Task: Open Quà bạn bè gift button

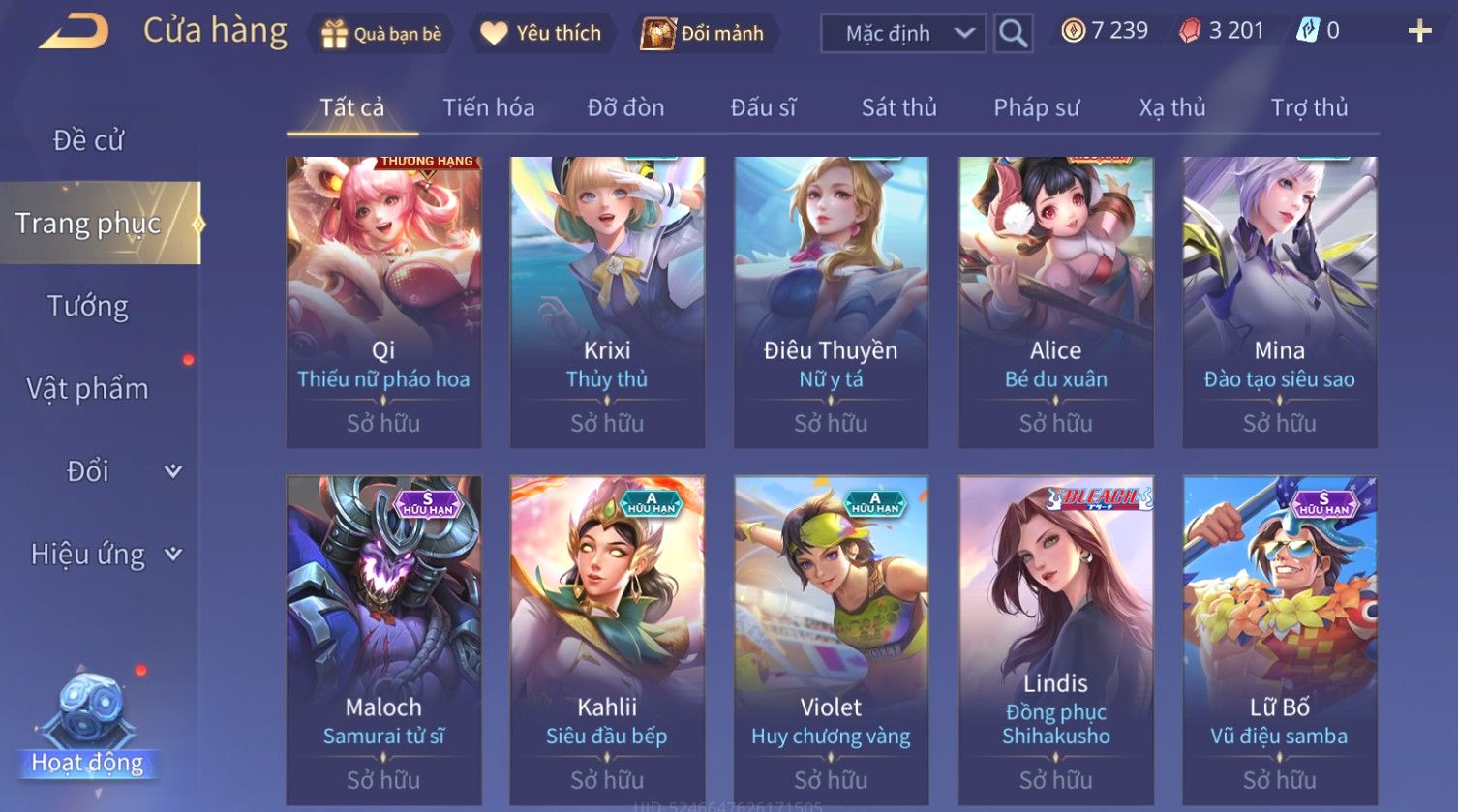Action: 381,34
